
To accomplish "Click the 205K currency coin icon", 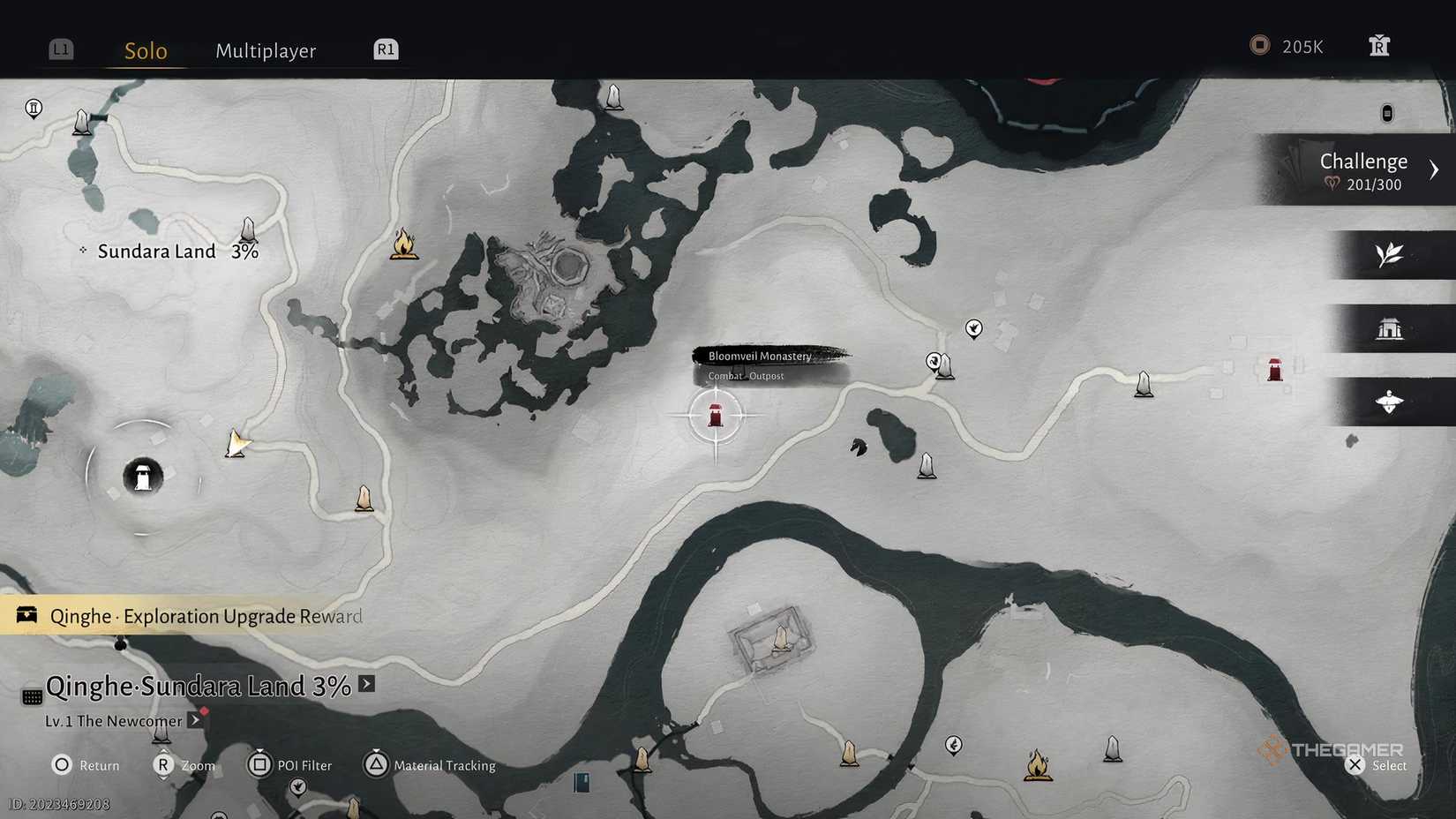I will coord(1259,45).
